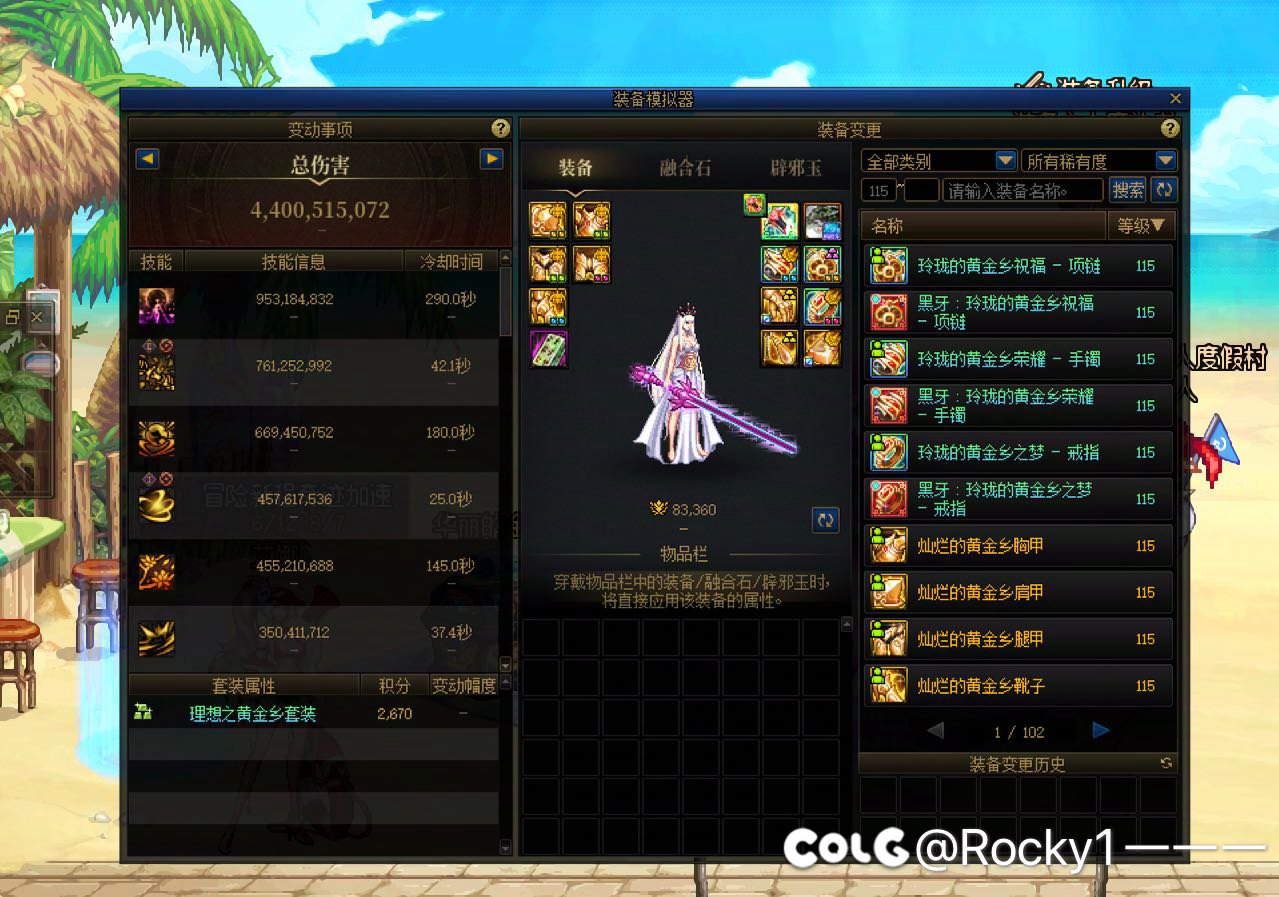The image size is (1279, 897).
Task: Switch to the 融合石 tab
Action: point(685,168)
